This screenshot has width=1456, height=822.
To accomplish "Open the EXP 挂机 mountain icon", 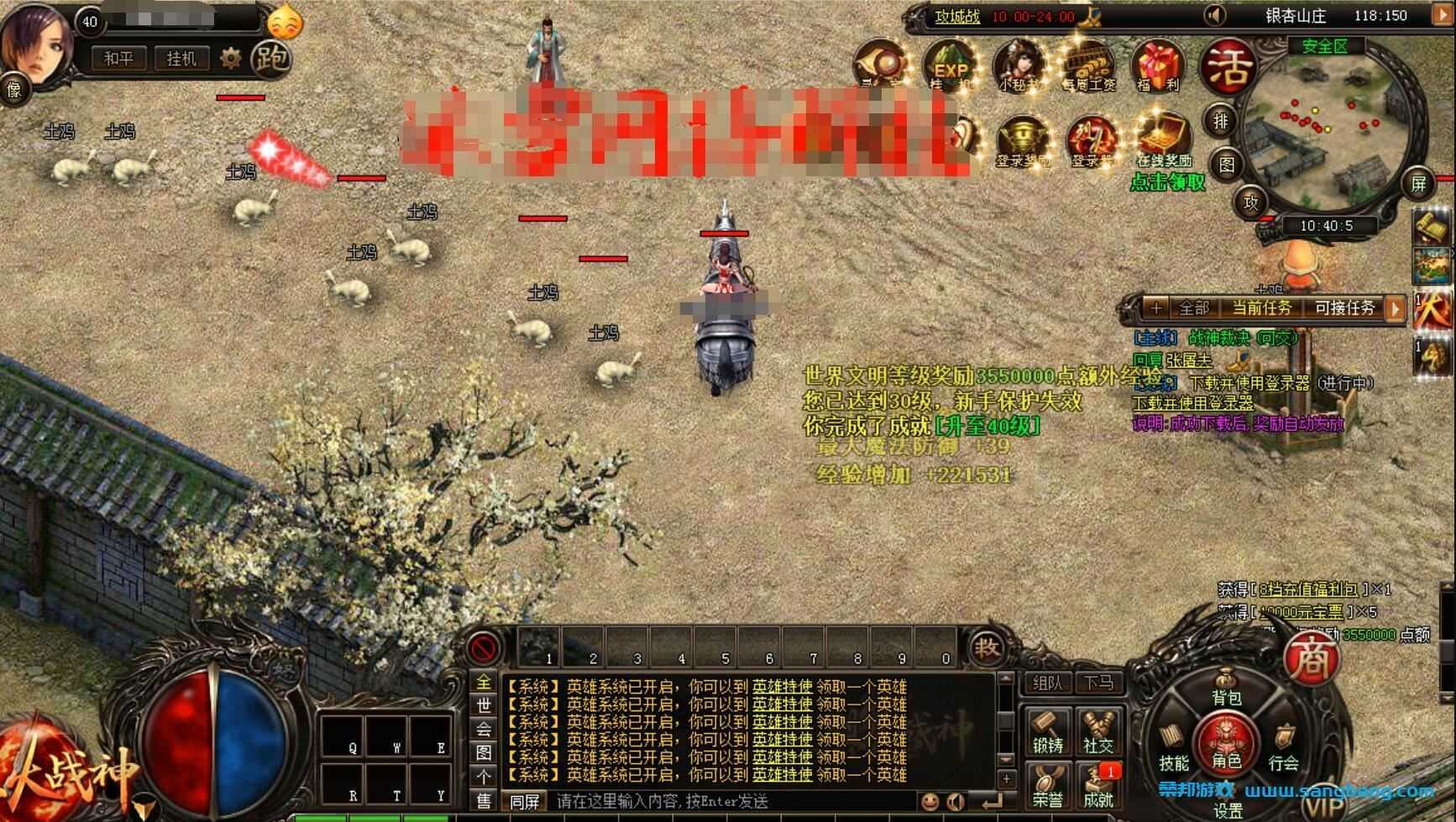I will [950, 65].
